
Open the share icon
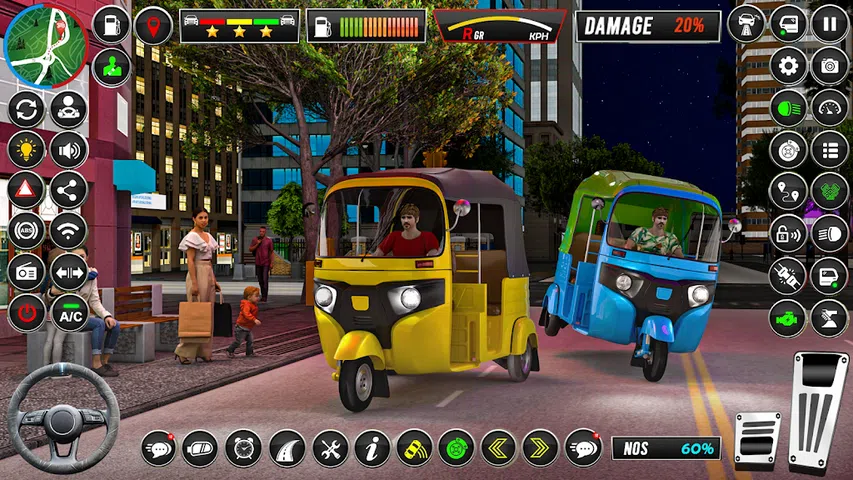[69, 189]
